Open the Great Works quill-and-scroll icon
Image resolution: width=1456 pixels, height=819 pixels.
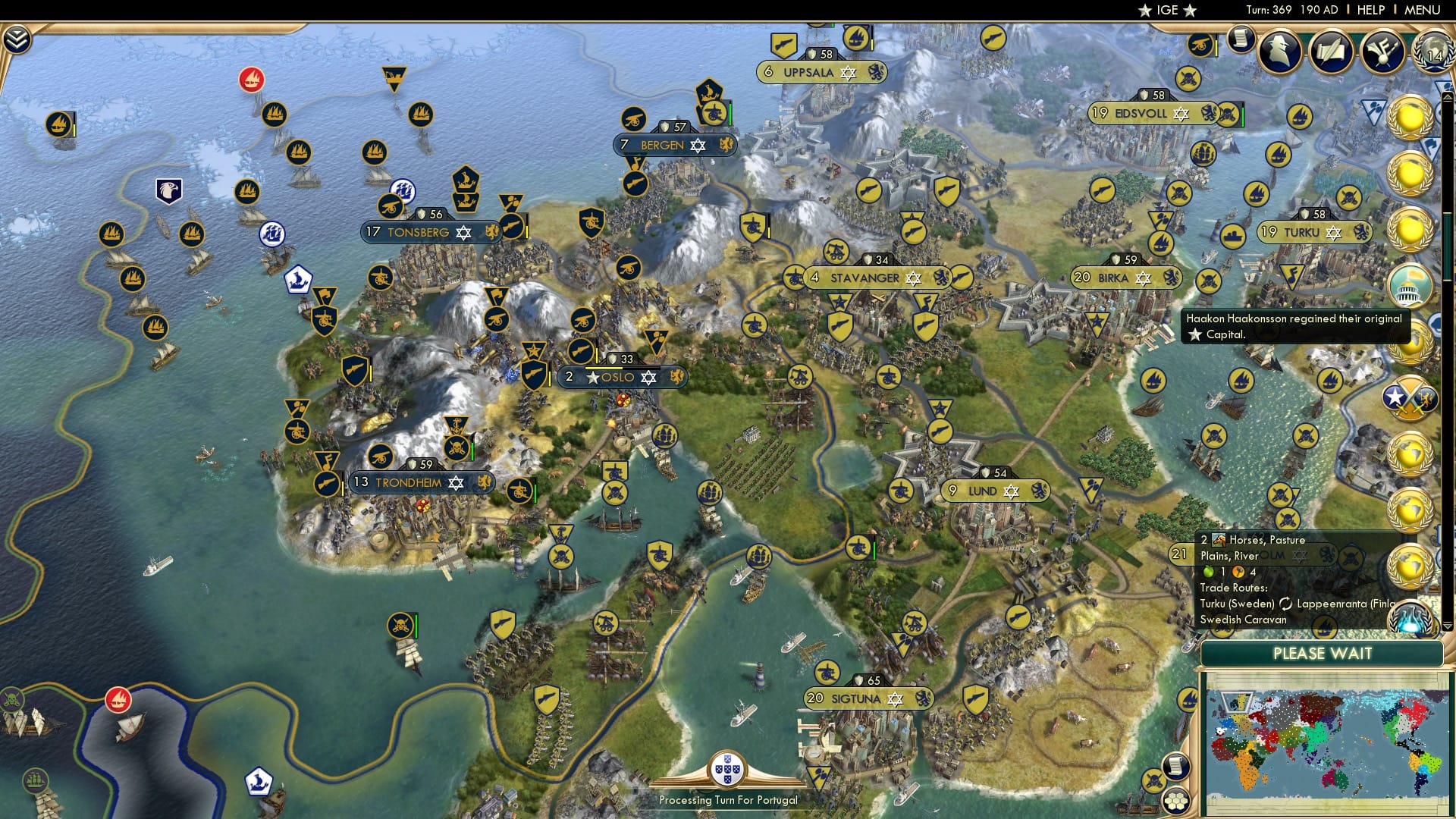pos(1332,49)
